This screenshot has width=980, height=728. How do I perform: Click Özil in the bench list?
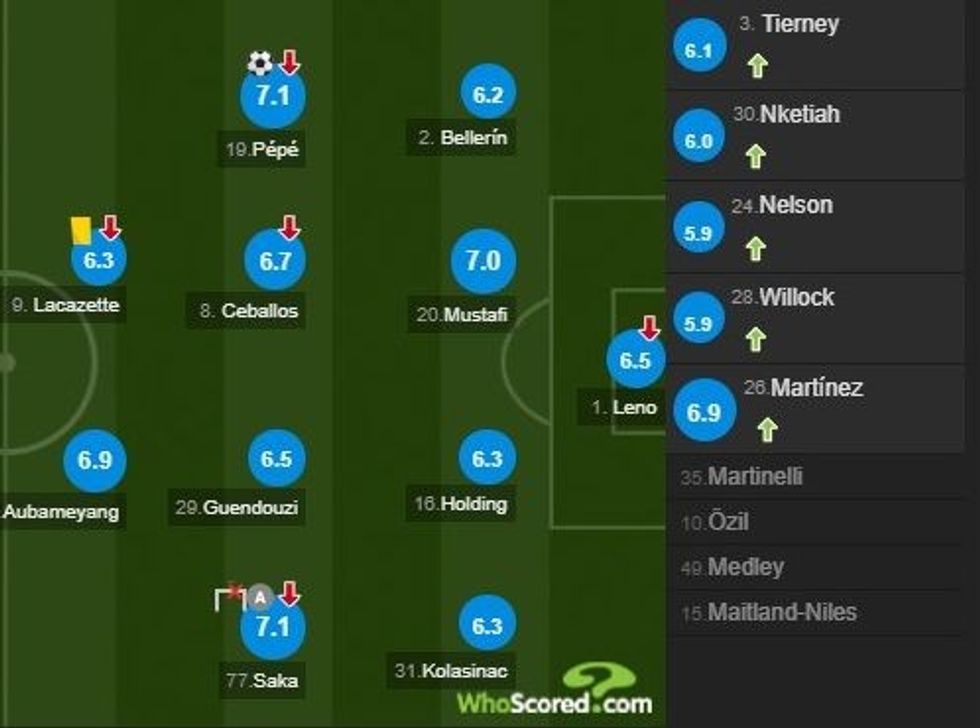[727, 522]
